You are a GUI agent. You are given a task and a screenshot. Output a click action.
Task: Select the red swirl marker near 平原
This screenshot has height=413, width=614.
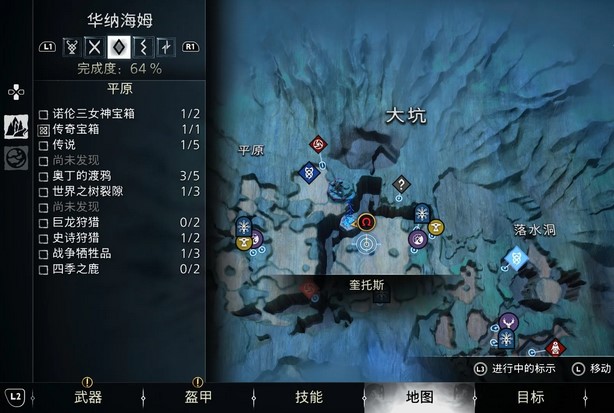318,145
